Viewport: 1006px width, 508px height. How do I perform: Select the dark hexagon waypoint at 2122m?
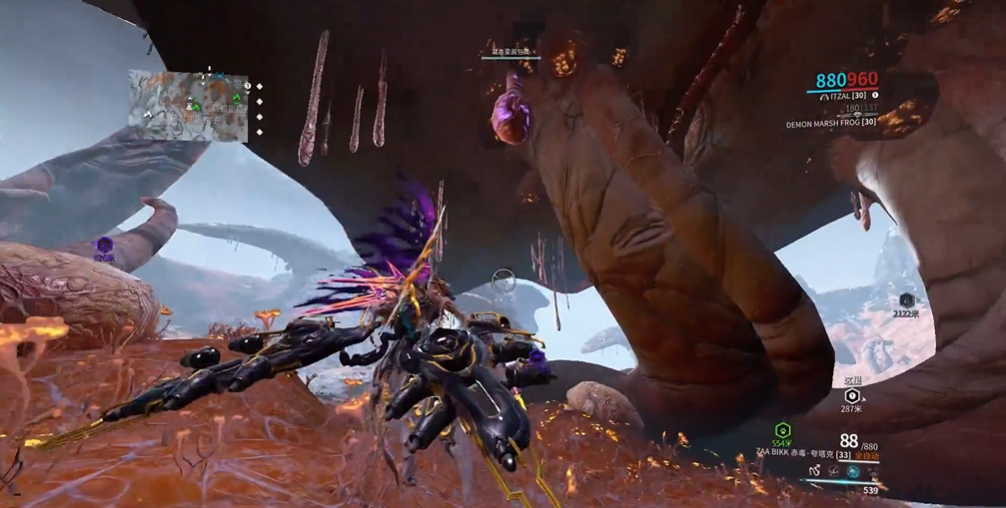coord(906,300)
